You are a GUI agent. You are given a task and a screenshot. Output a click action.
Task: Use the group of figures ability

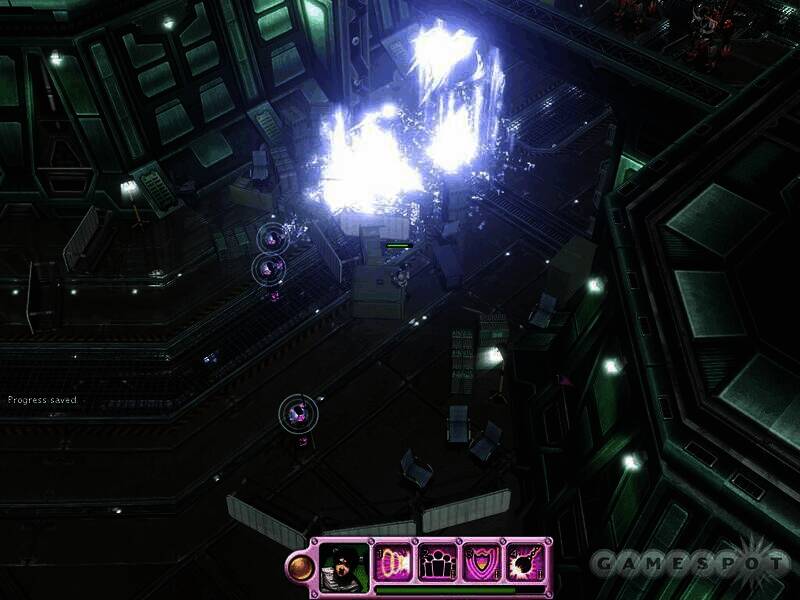[436, 562]
